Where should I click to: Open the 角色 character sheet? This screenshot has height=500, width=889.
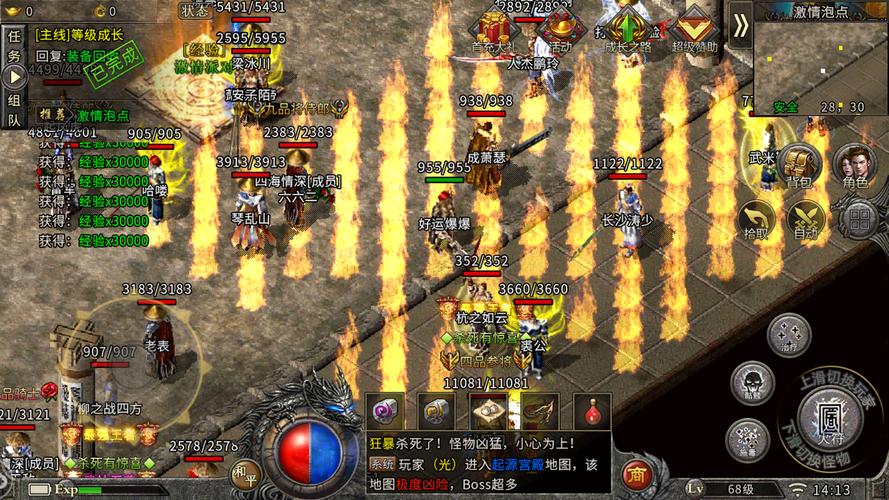855,166
